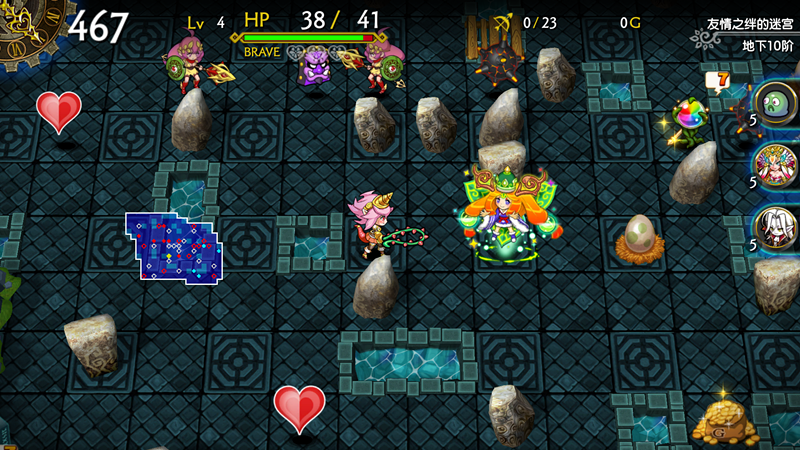This screenshot has height=450, width=800.
Task: Select the white-haired ally portrait
Action: pyautogui.click(x=777, y=225)
